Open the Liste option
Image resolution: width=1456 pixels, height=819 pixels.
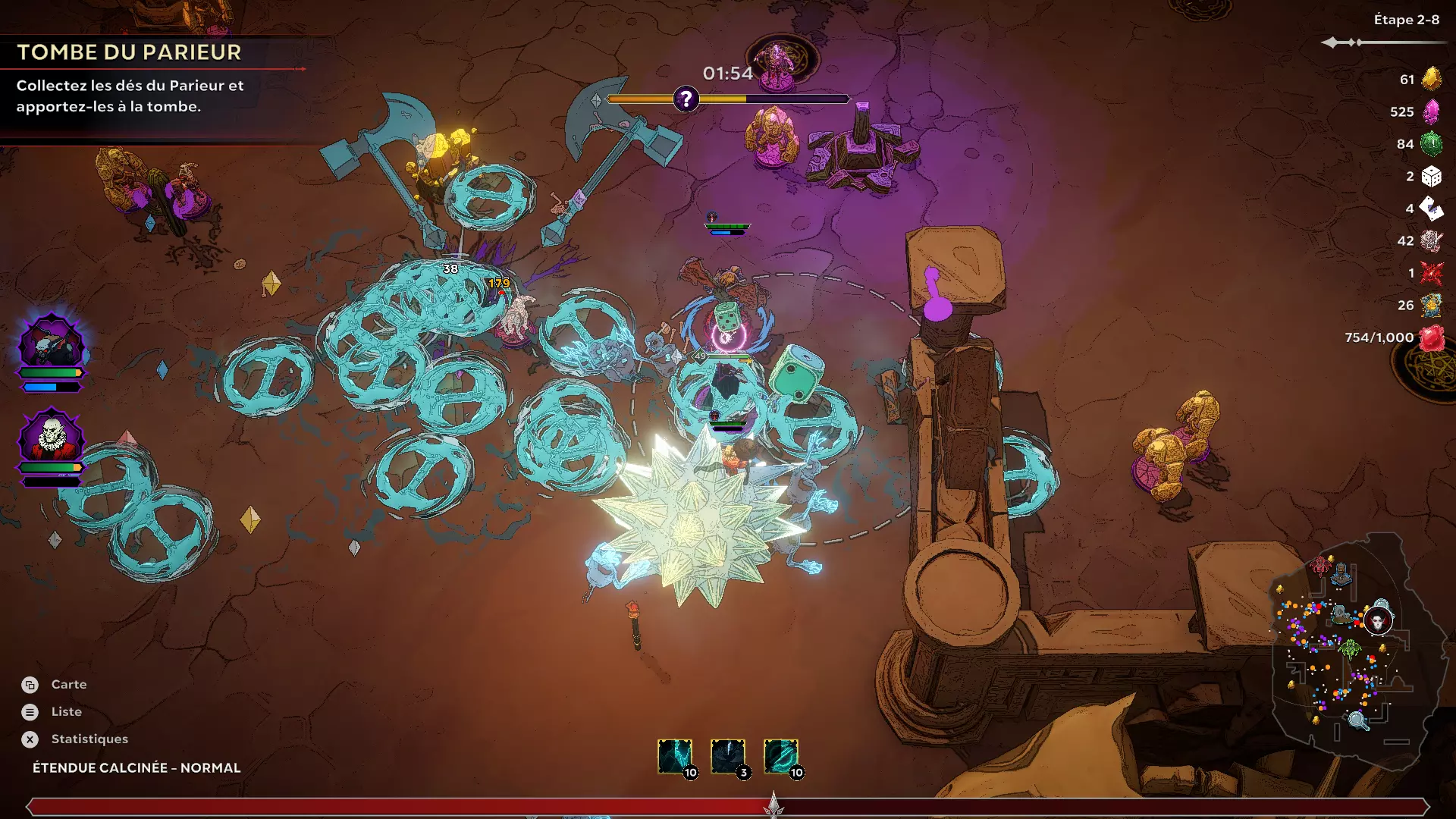pos(66,711)
